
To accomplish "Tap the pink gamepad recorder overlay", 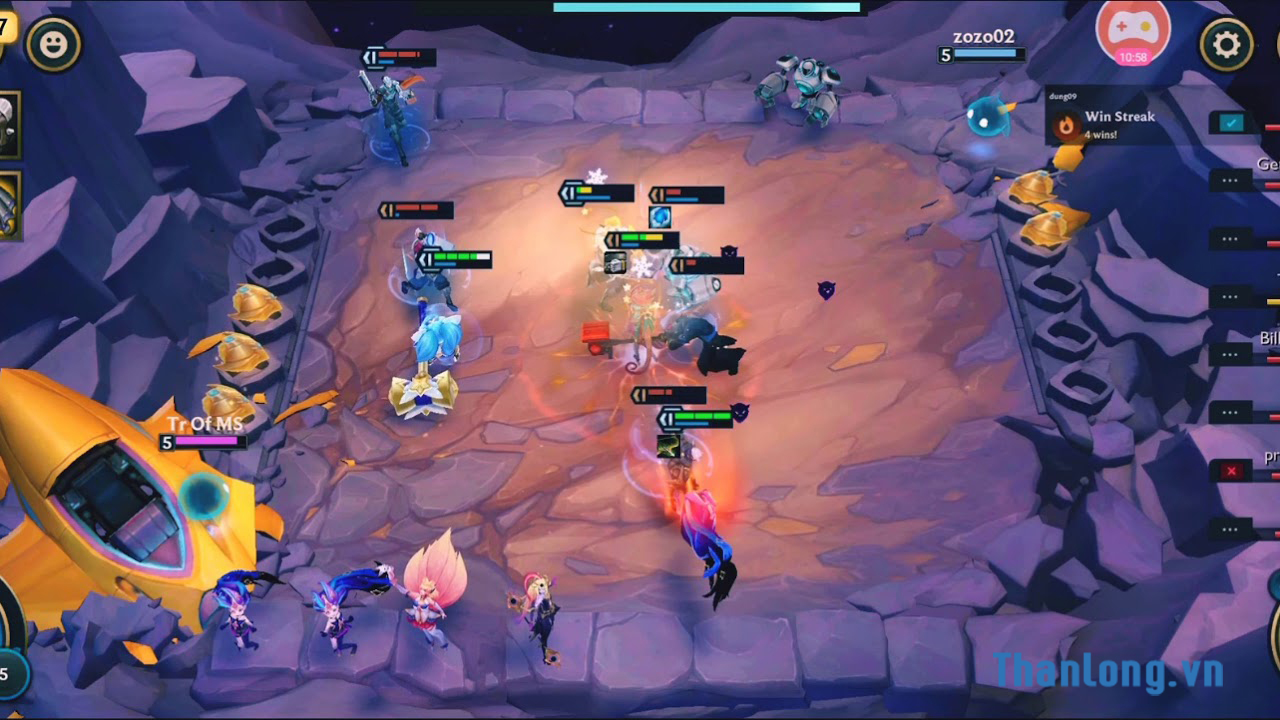I will (x=1132, y=32).
